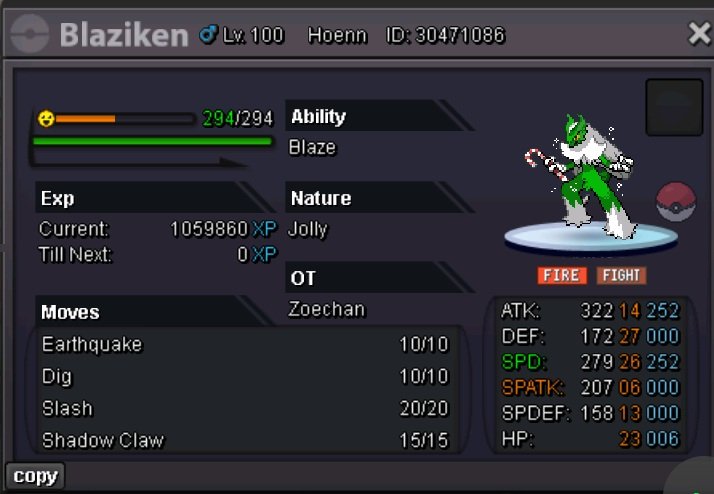
Task: Click the FIRE type badge
Action: click(x=562, y=275)
